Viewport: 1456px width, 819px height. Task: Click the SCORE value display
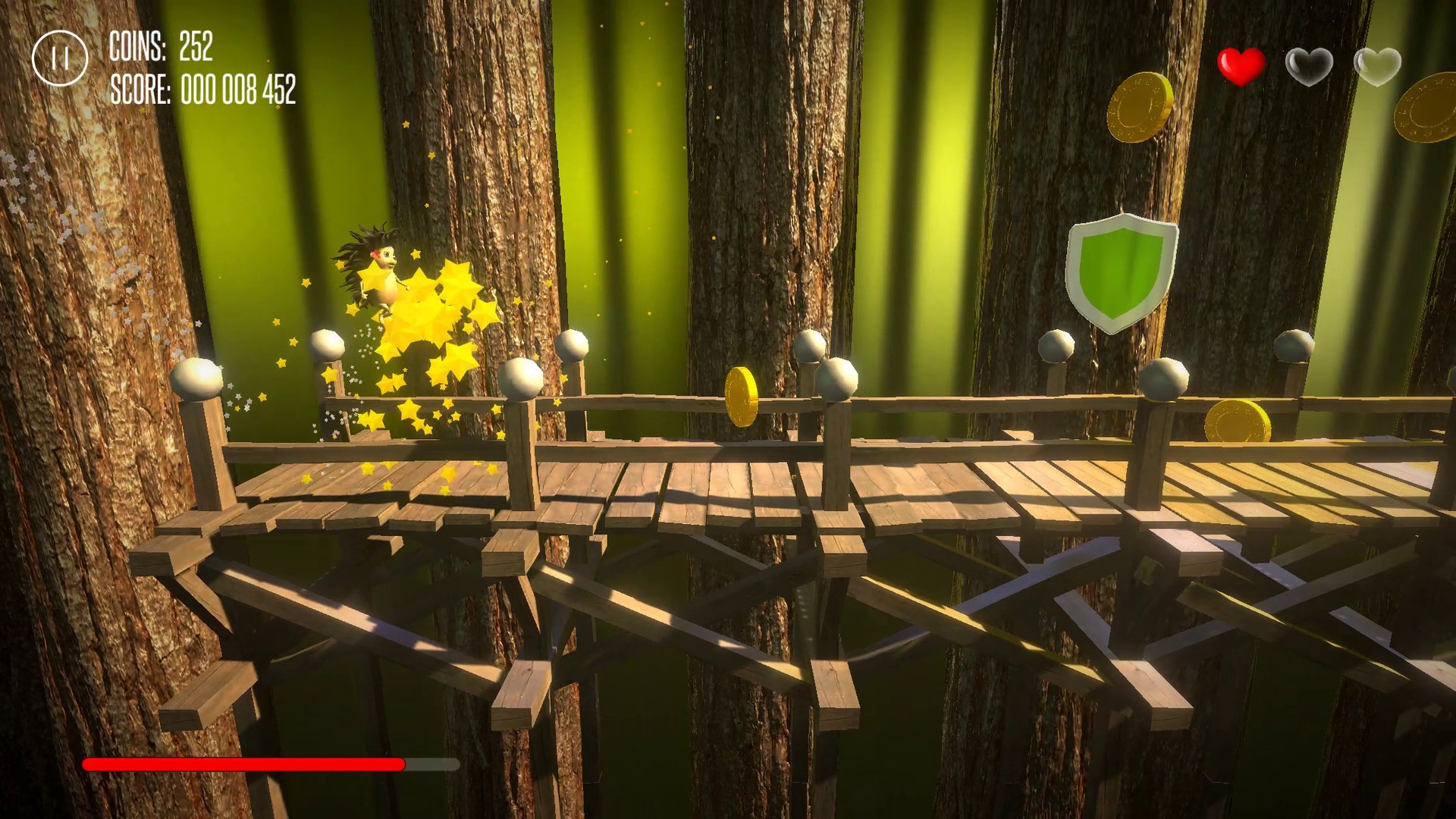coord(239,93)
